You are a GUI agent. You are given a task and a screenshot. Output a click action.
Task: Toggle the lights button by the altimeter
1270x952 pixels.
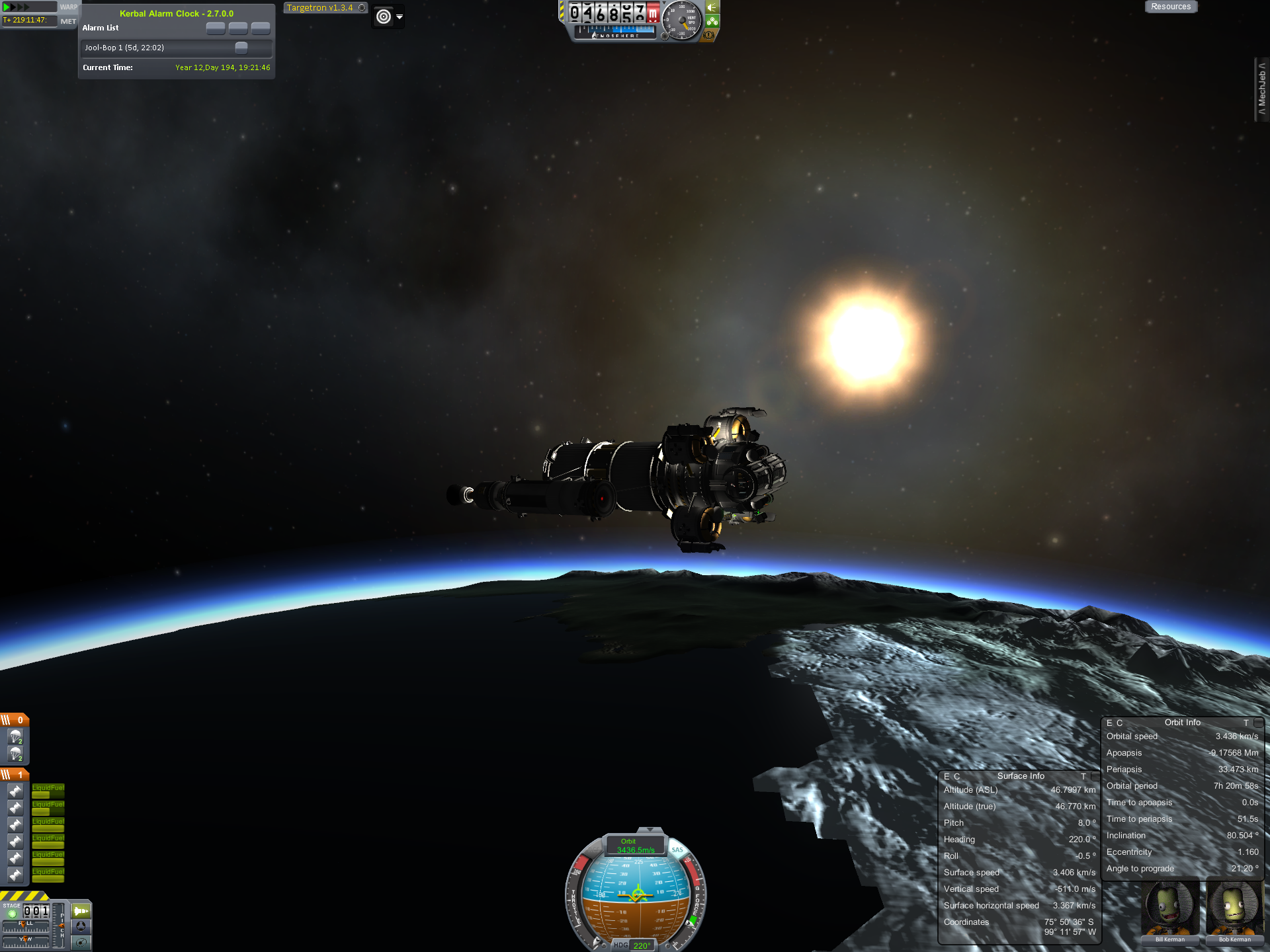click(x=712, y=7)
